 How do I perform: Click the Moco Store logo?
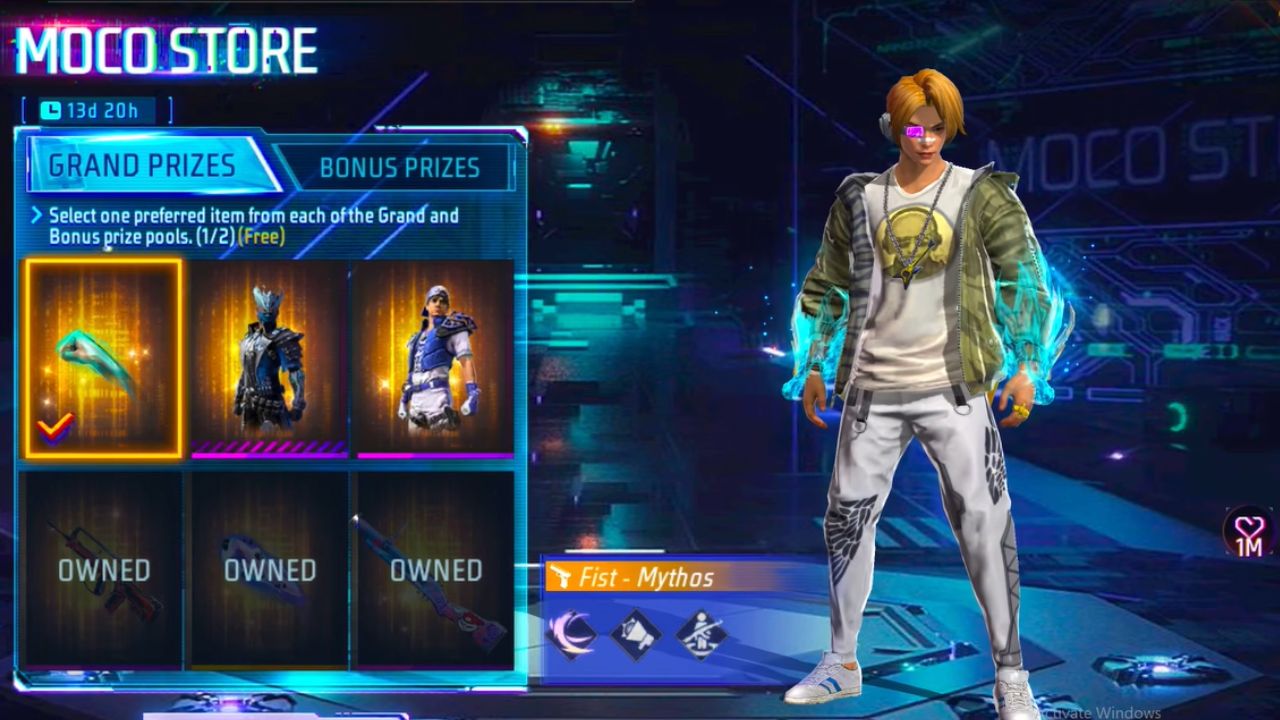165,48
